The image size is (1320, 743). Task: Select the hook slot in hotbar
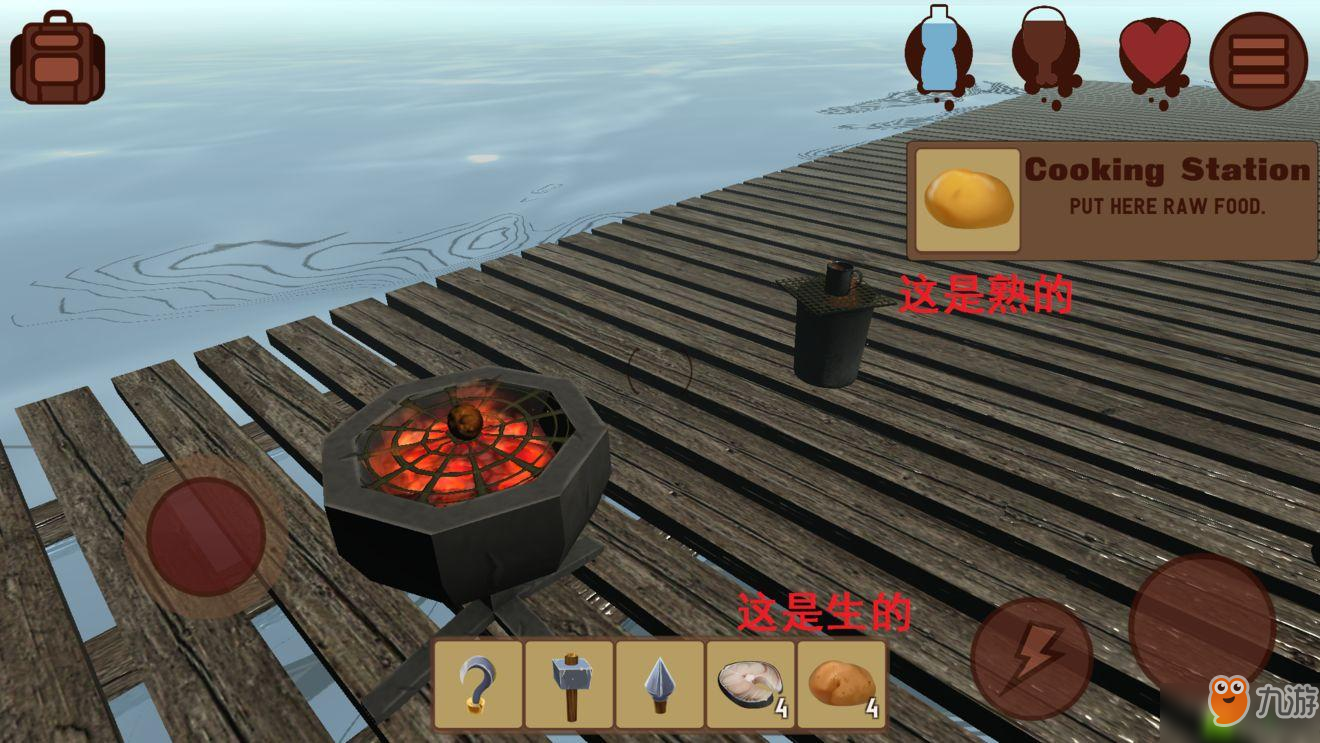477,684
